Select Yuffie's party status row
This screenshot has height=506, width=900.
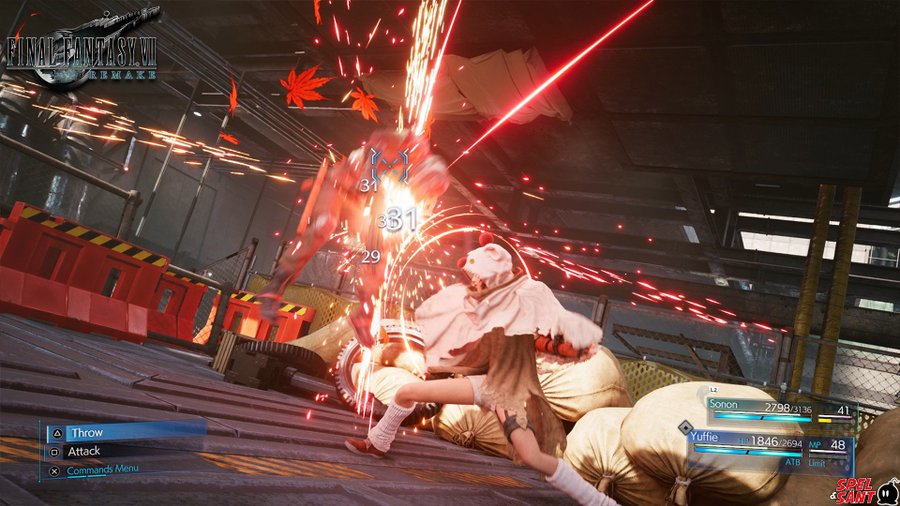(x=768, y=444)
